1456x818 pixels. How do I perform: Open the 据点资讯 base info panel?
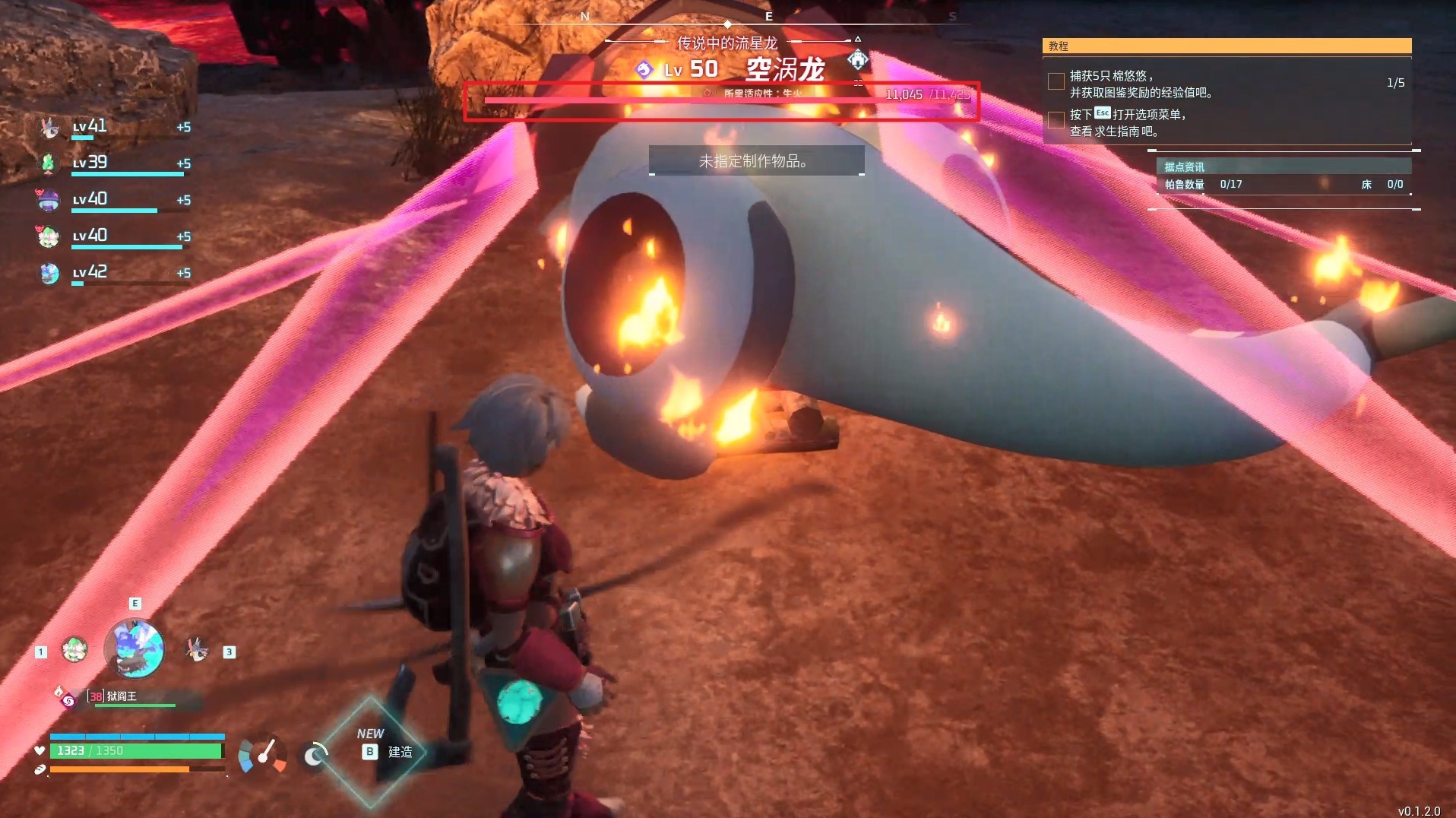[1283, 166]
